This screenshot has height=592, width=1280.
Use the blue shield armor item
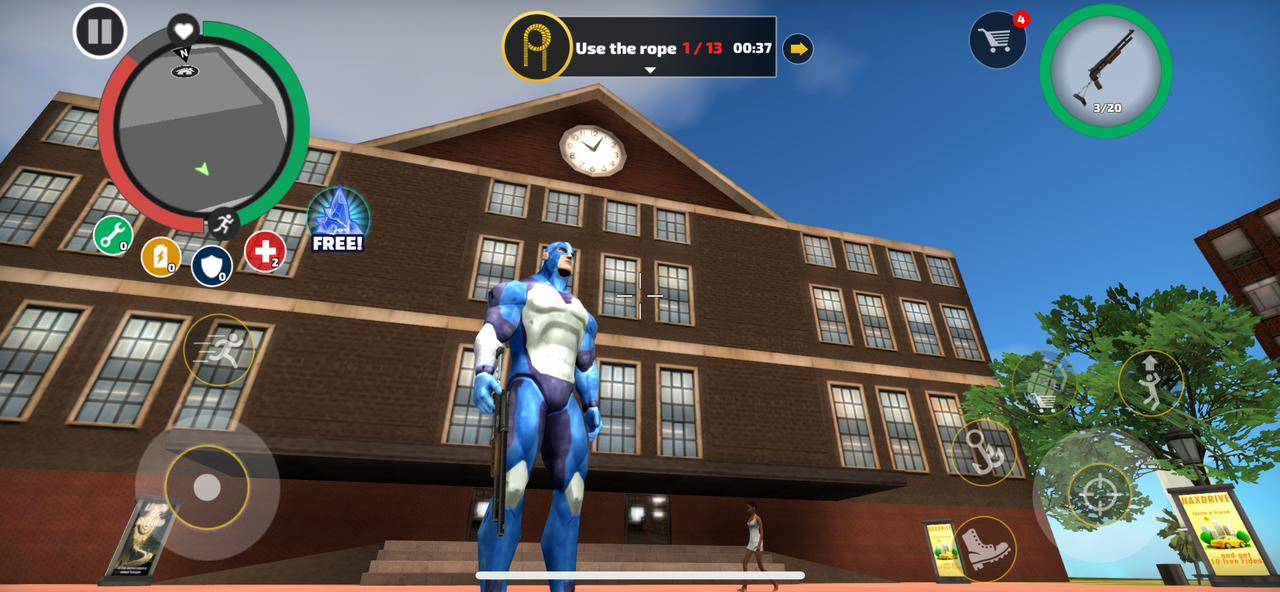pos(212,266)
